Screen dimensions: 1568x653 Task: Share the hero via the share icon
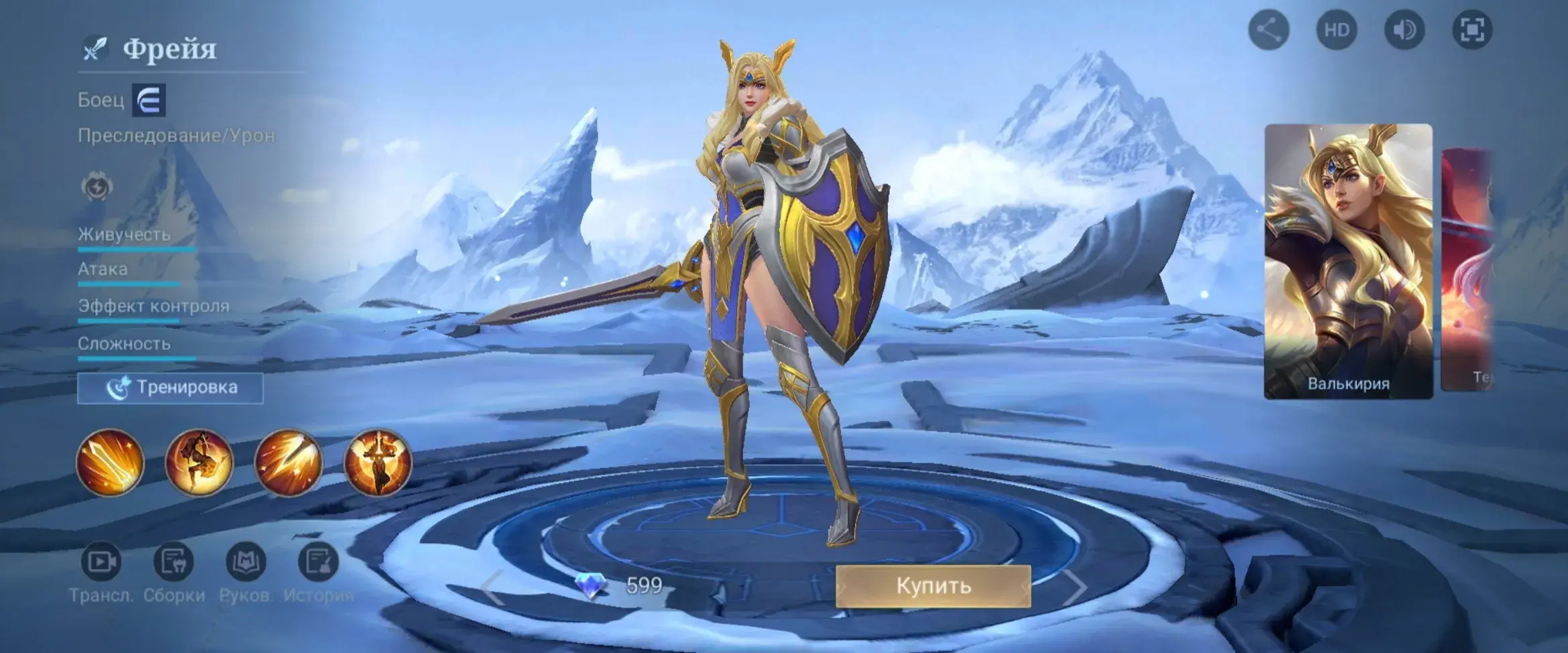(1268, 30)
